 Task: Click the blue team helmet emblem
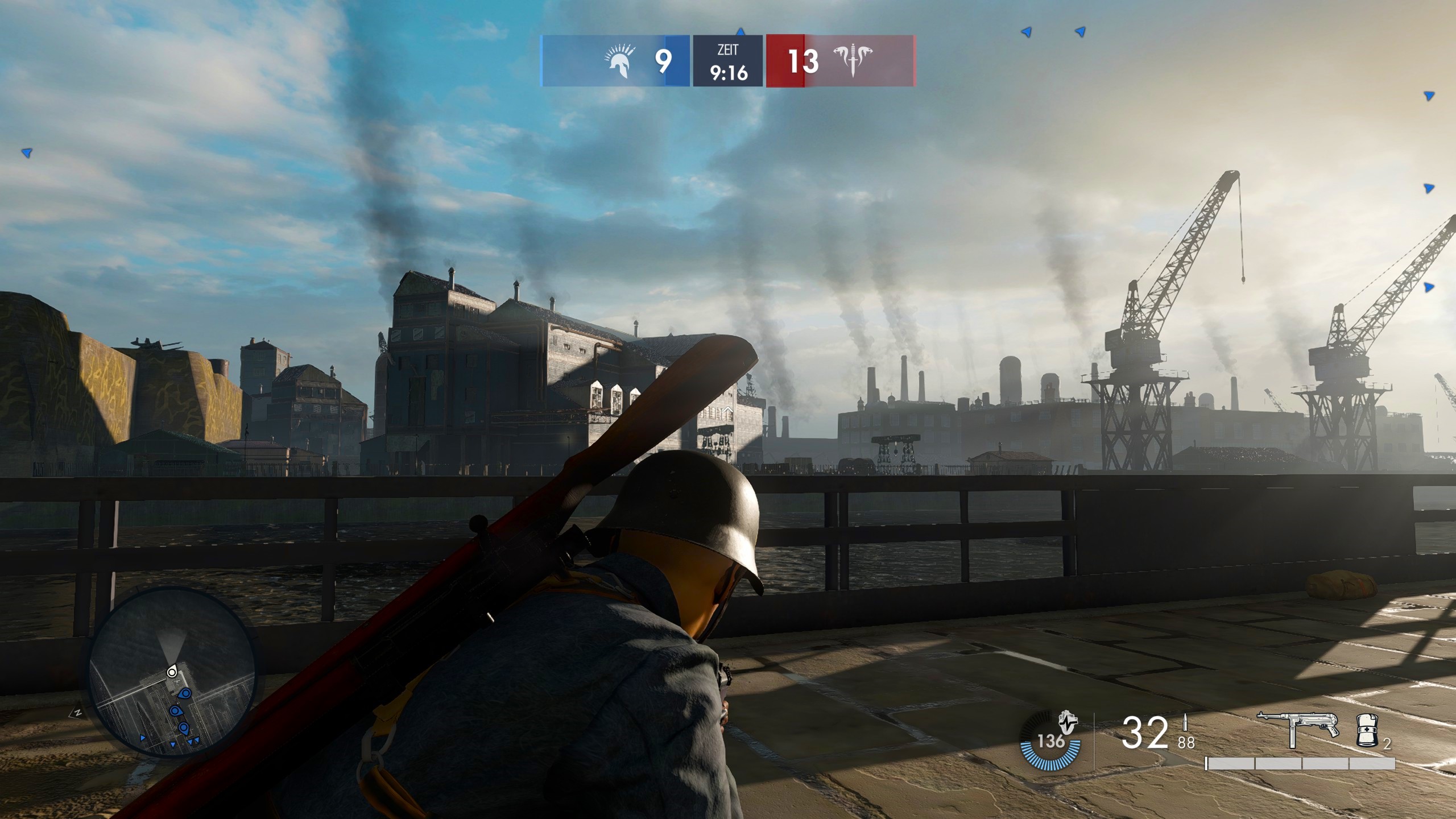click(x=619, y=61)
